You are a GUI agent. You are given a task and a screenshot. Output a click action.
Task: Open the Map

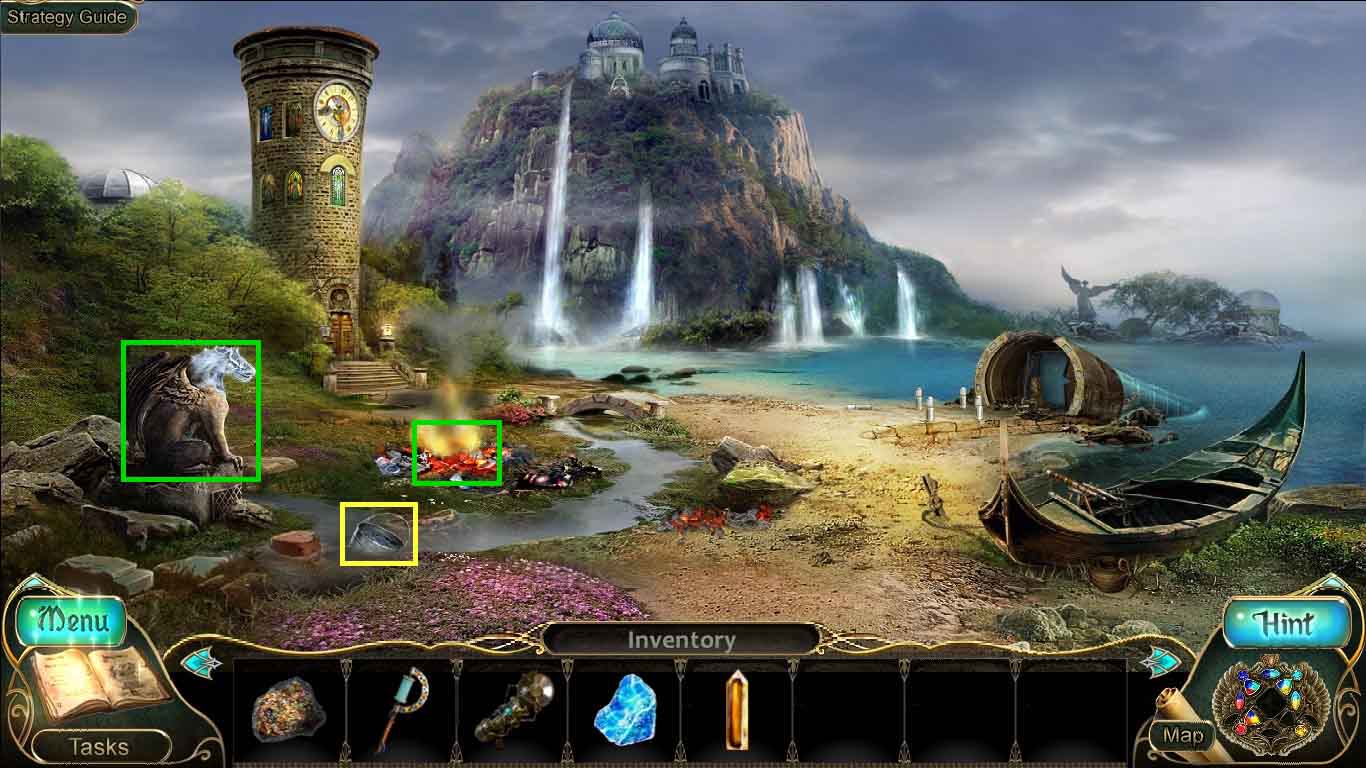(1182, 736)
